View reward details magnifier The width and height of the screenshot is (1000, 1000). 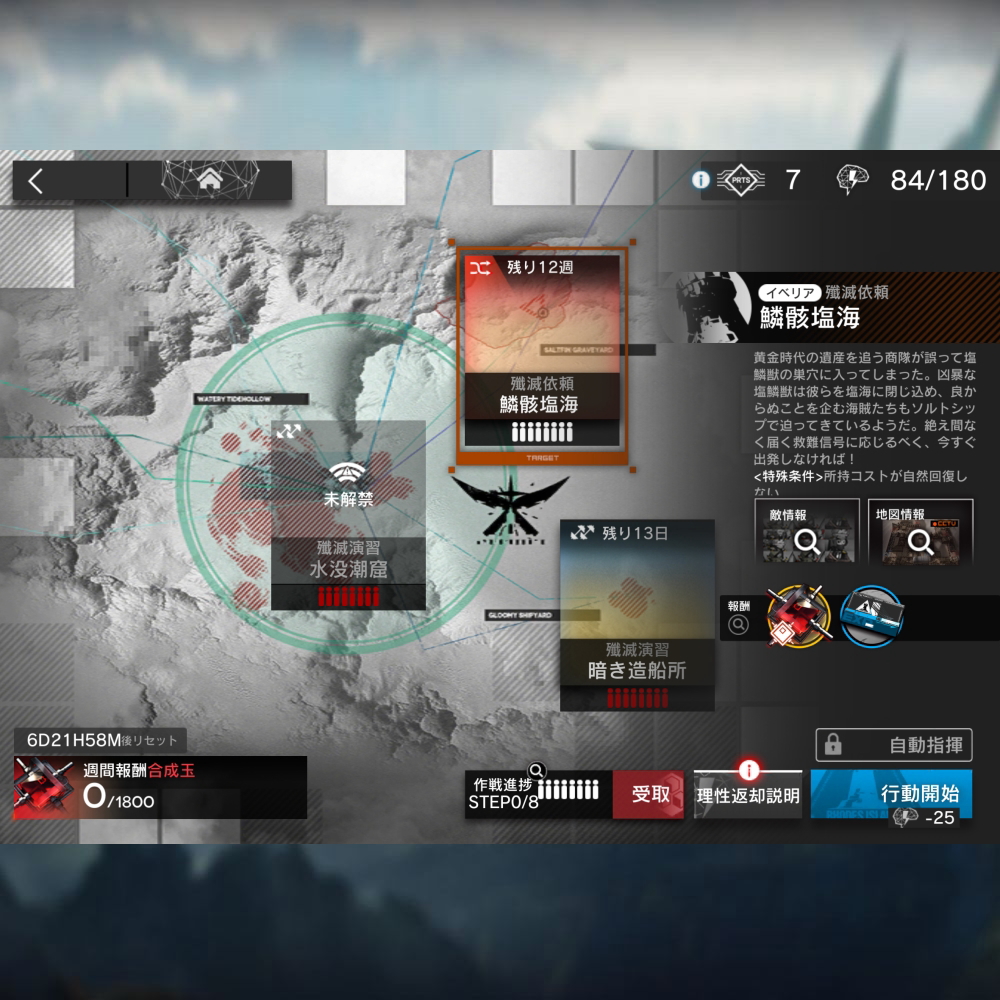click(738, 625)
